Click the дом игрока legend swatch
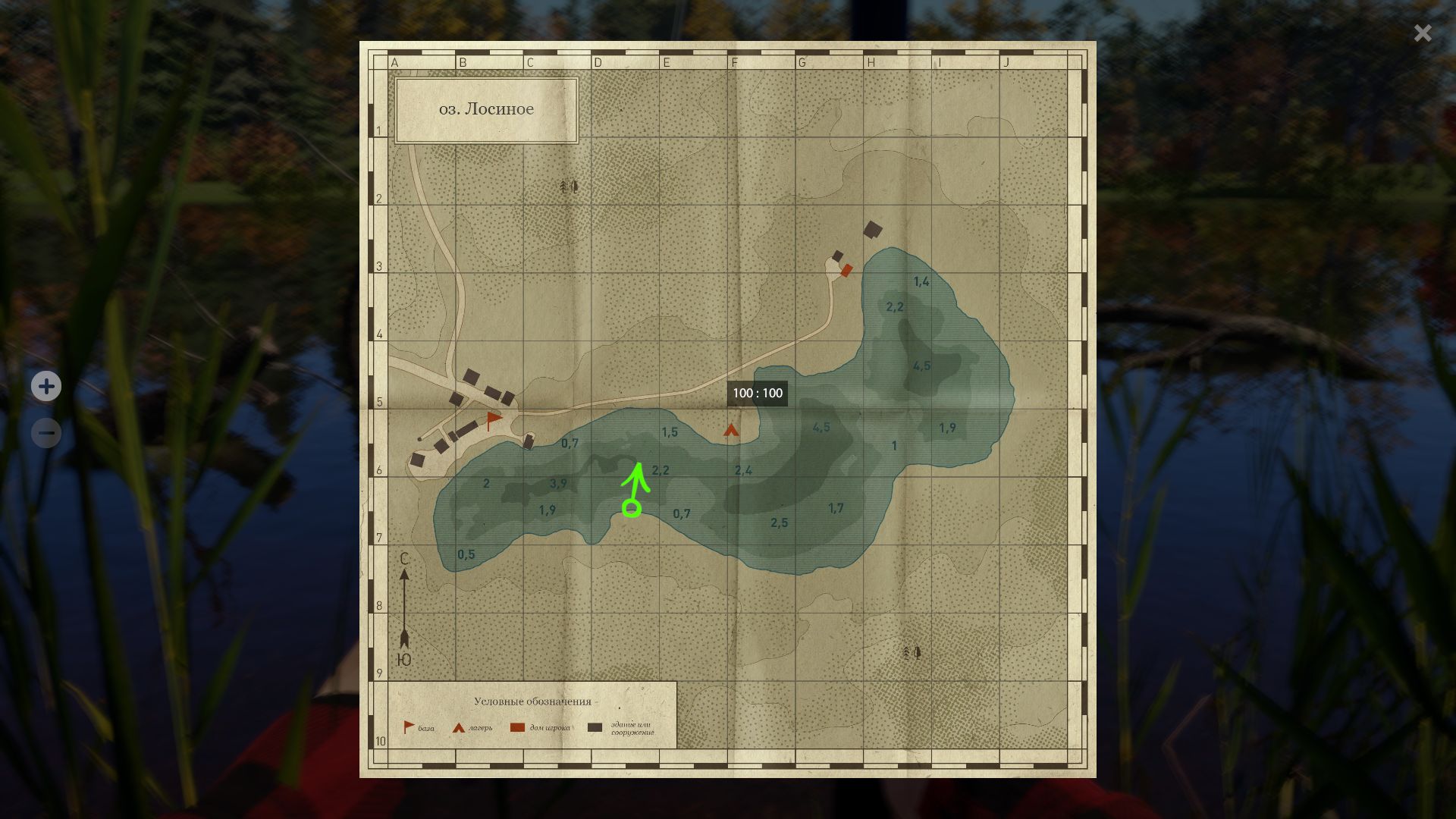This screenshot has width=1456, height=819. click(519, 726)
